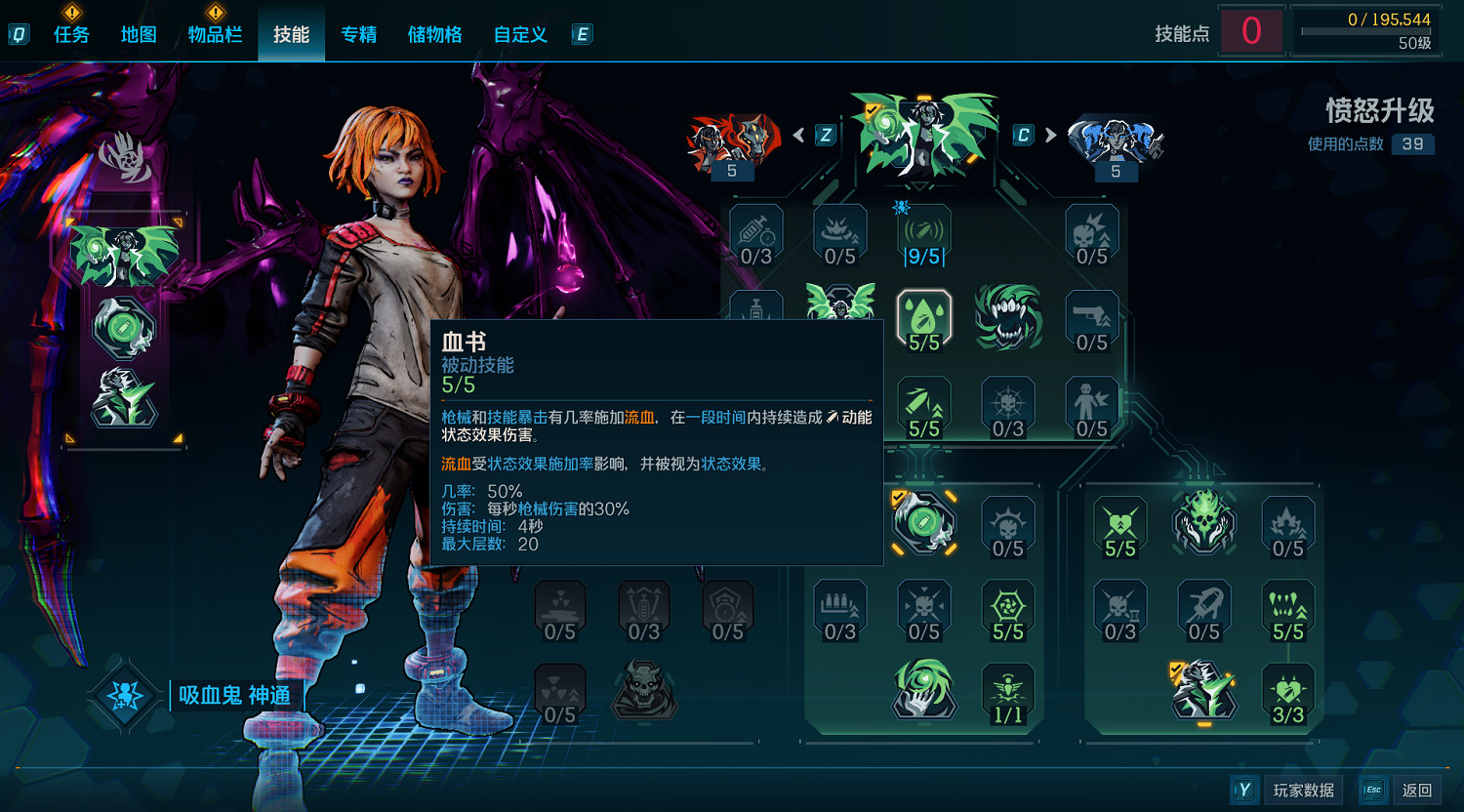Click the 3/3 heart capstone skill icon

(1288, 693)
